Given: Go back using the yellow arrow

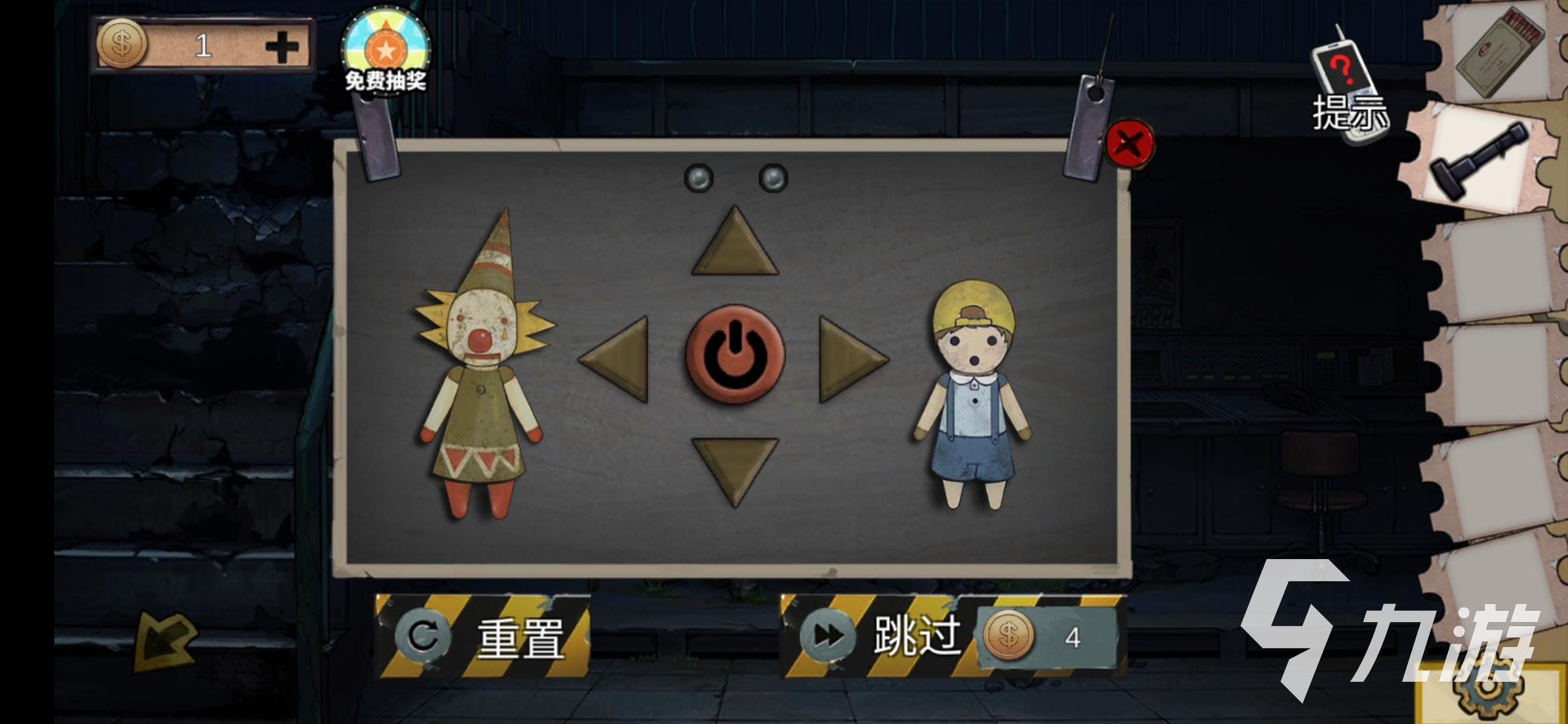Looking at the screenshot, I should (x=165, y=642).
